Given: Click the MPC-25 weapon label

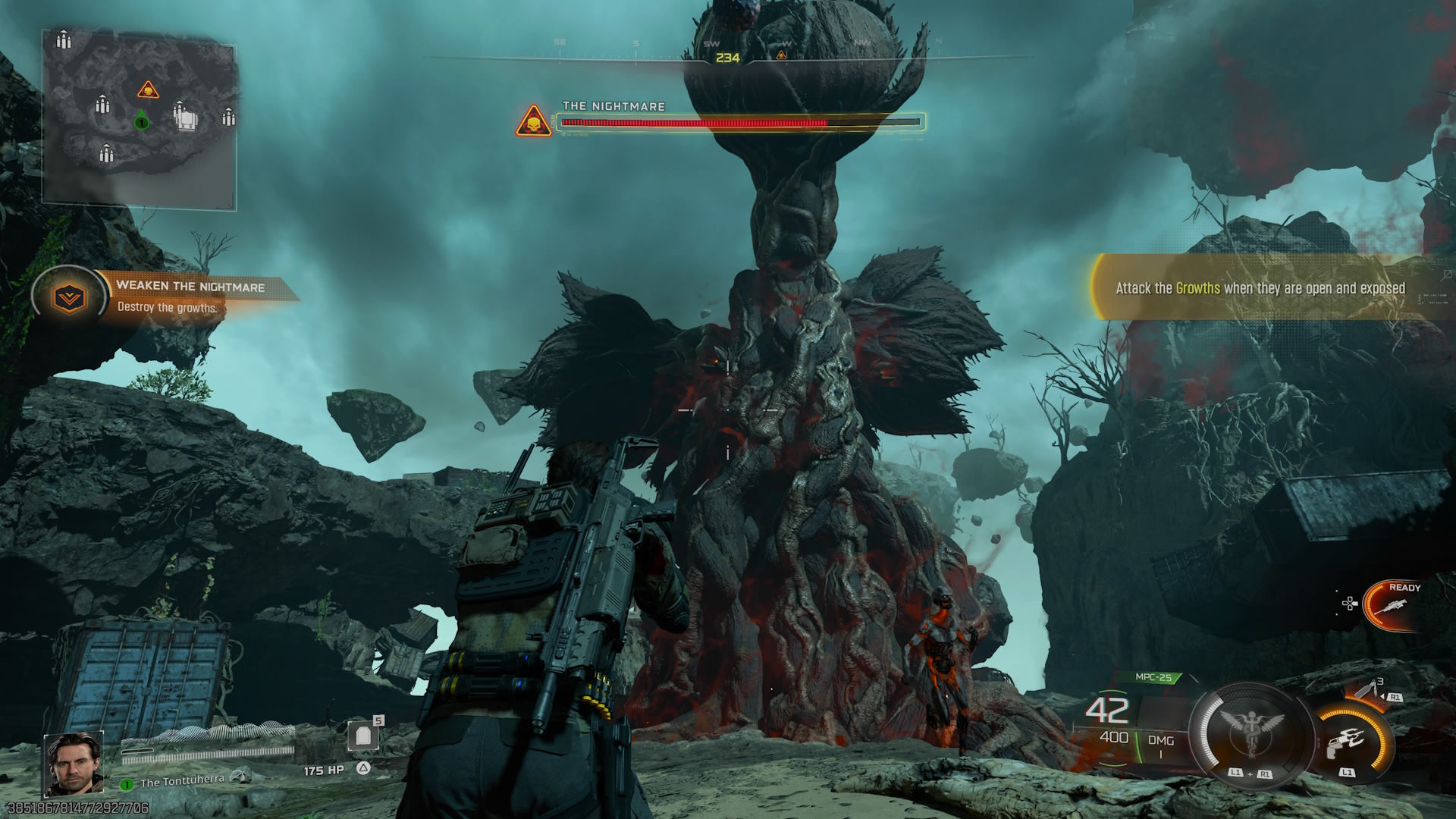Looking at the screenshot, I should point(1153,677).
